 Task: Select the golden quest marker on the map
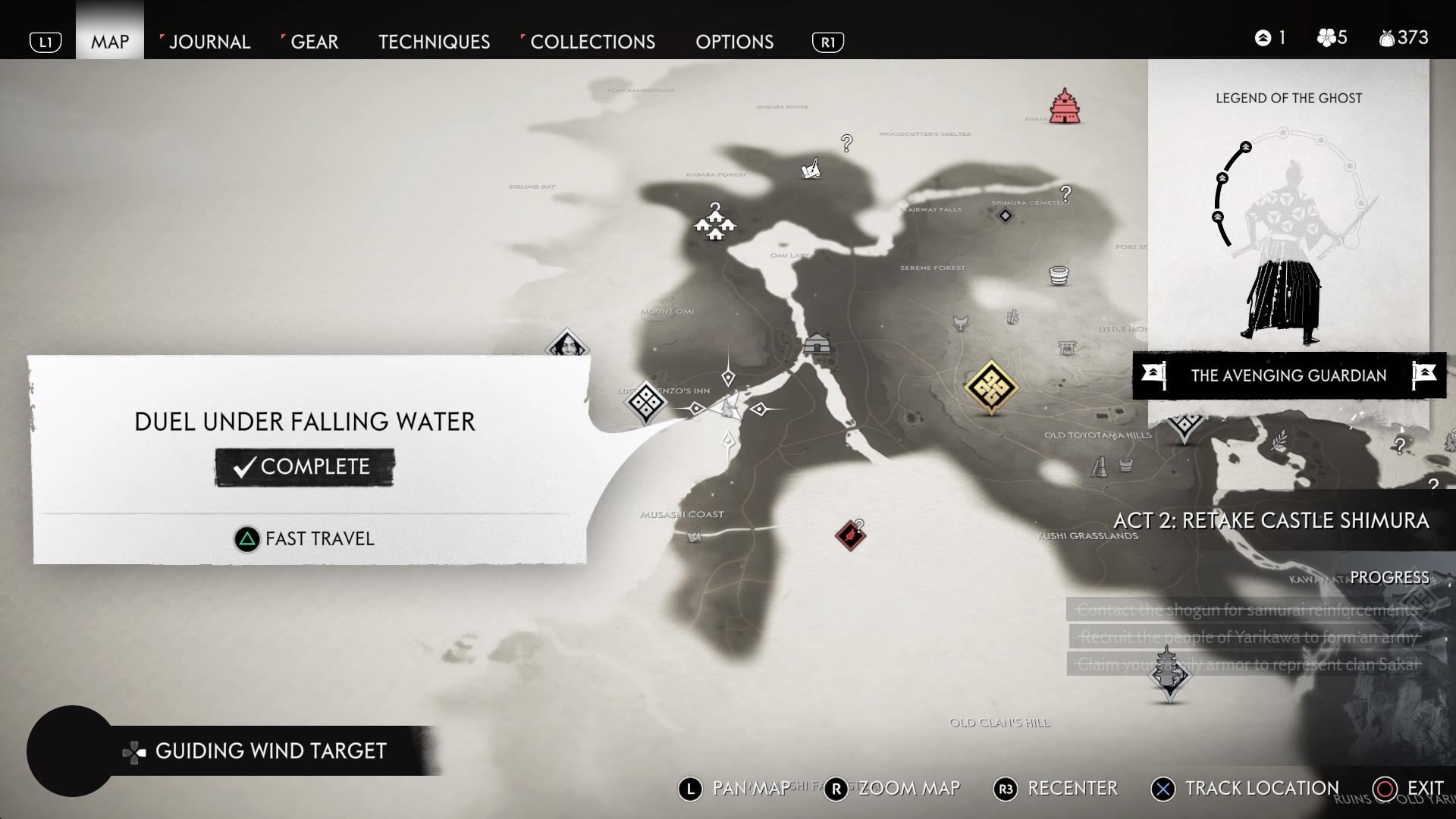(990, 387)
